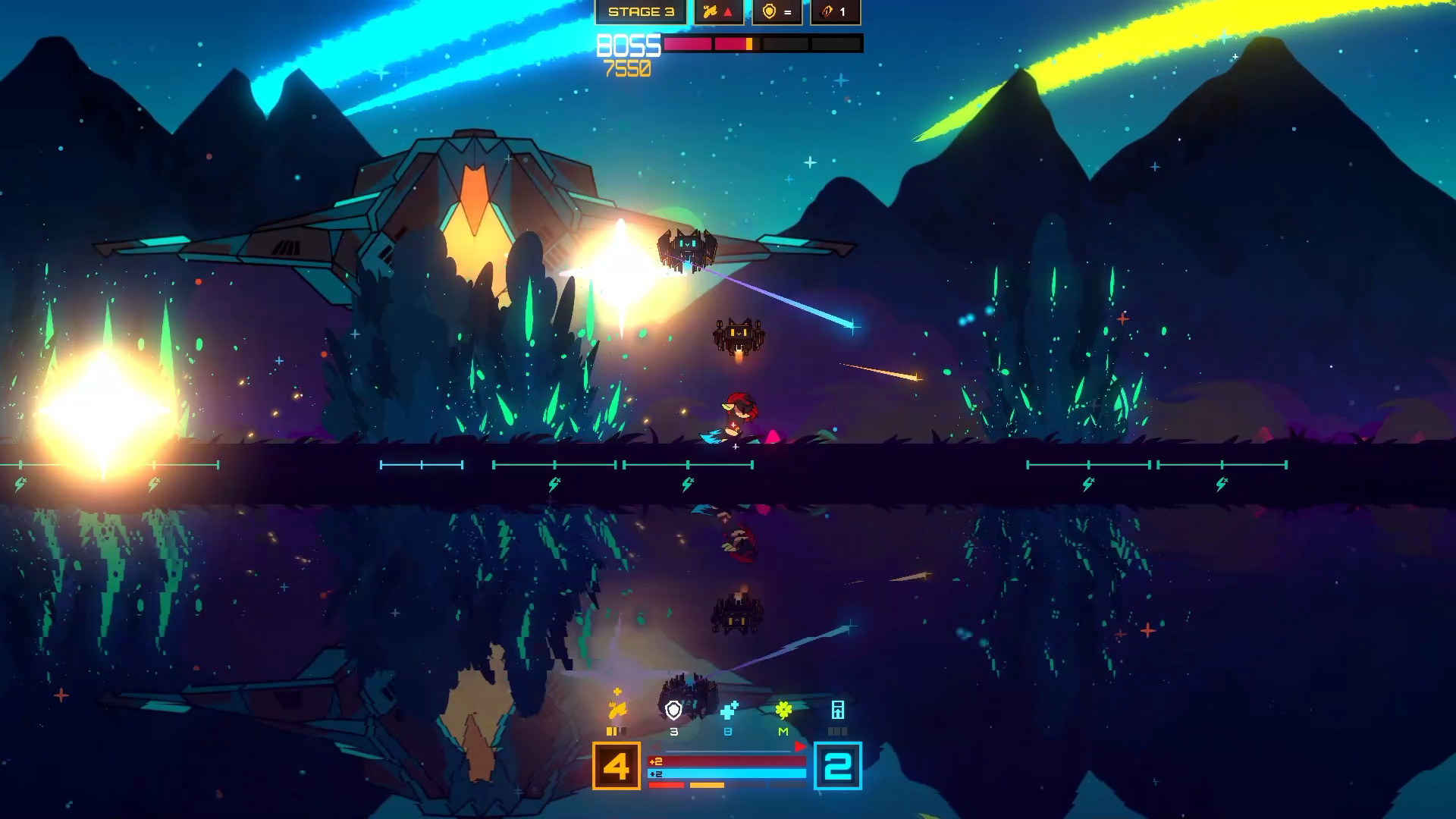Select the white shield power-up icon labeled 3

tap(673, 710)
